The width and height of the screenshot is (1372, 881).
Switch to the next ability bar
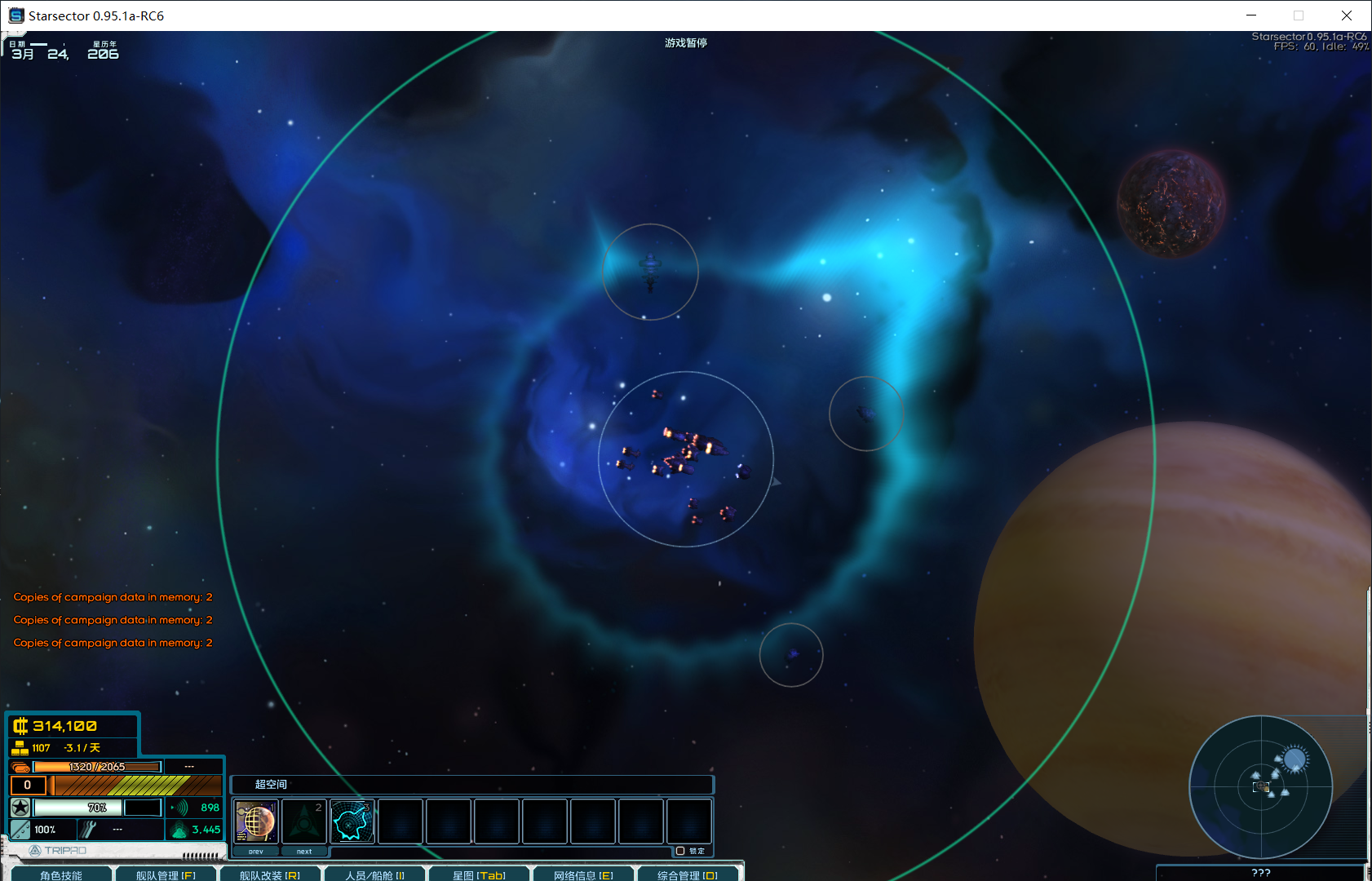[x=304, y=851]
